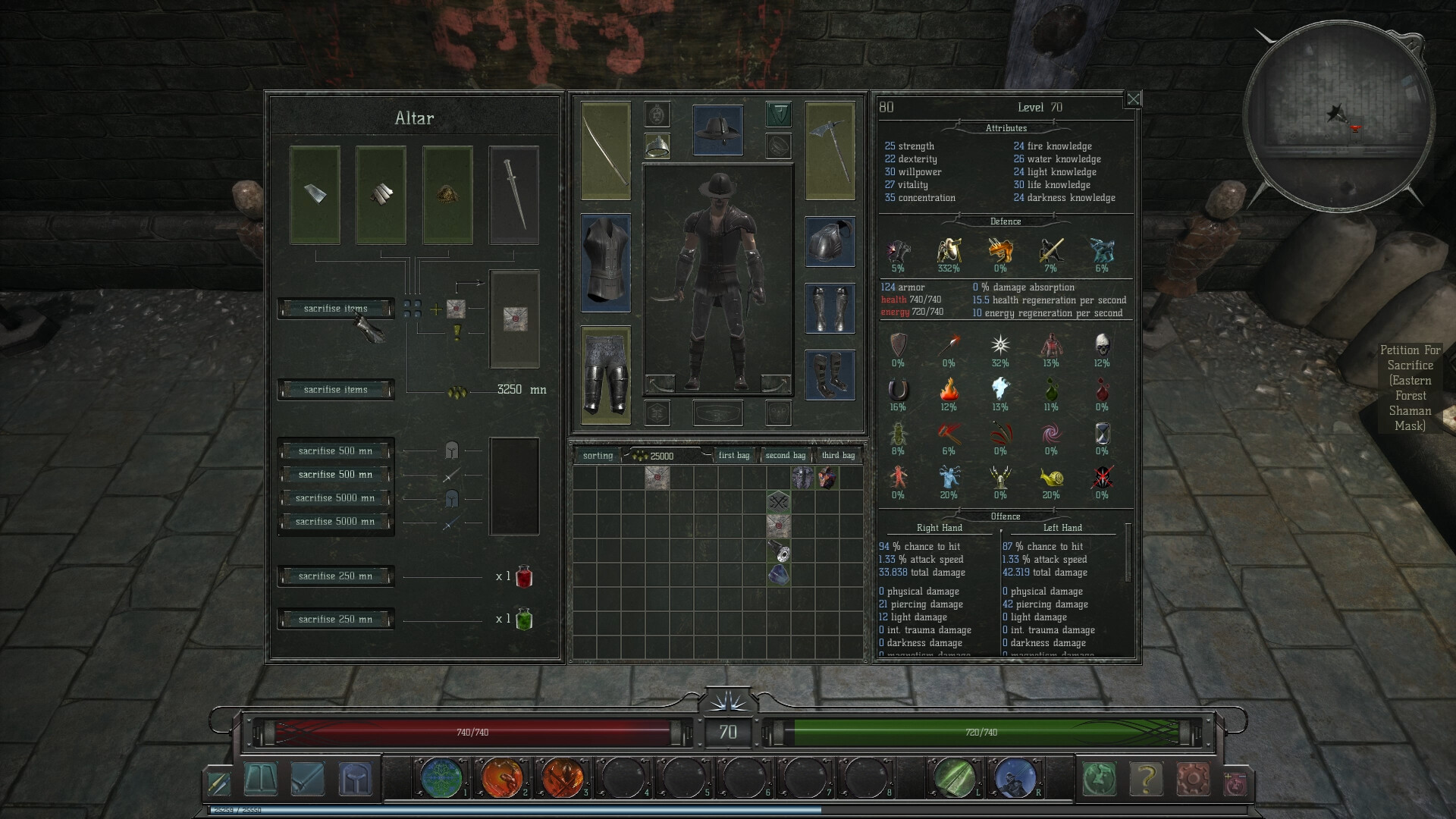The image size is (1456, 819).
Task: Toggle the equipped boots slot
Action: click(x=831, y=375)
